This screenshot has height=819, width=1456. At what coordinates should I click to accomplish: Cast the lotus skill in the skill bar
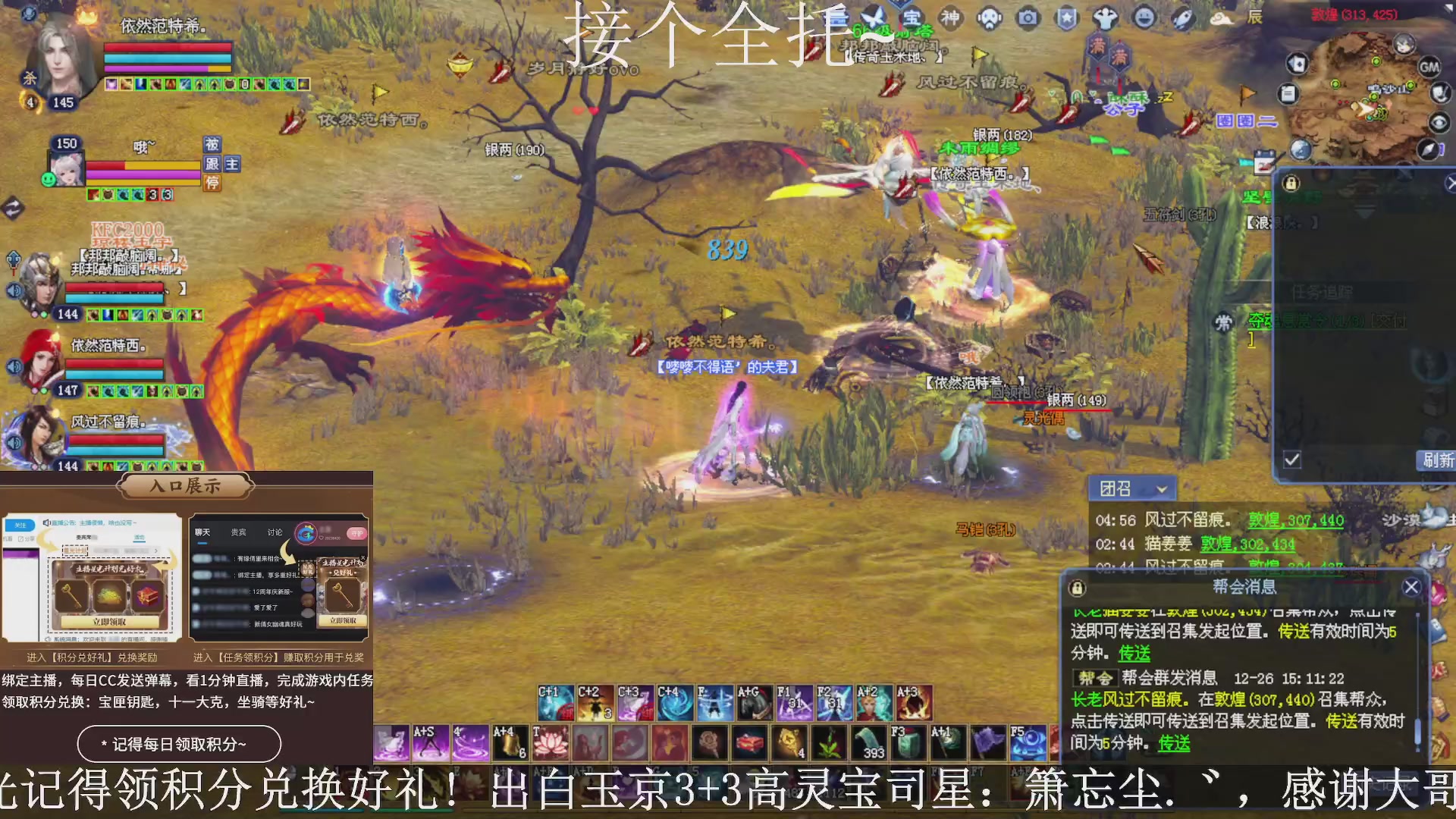point(551,742)
